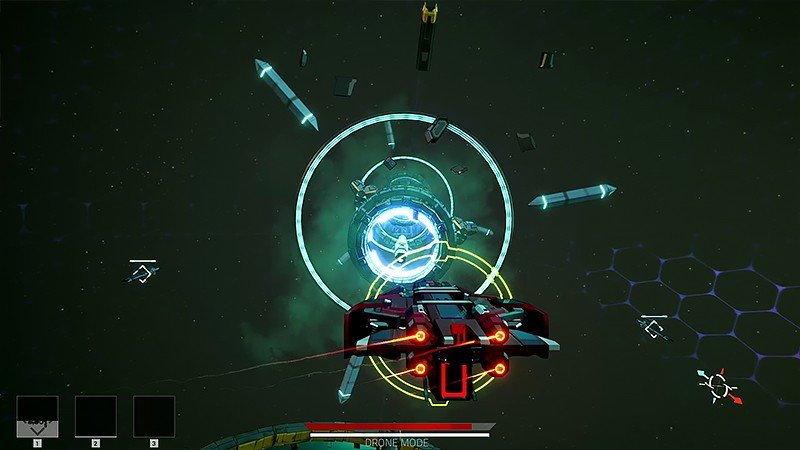The image size is (800, 450).
Task: Select ability slot 1 with the chevron icon
Action: coord(37,416)
